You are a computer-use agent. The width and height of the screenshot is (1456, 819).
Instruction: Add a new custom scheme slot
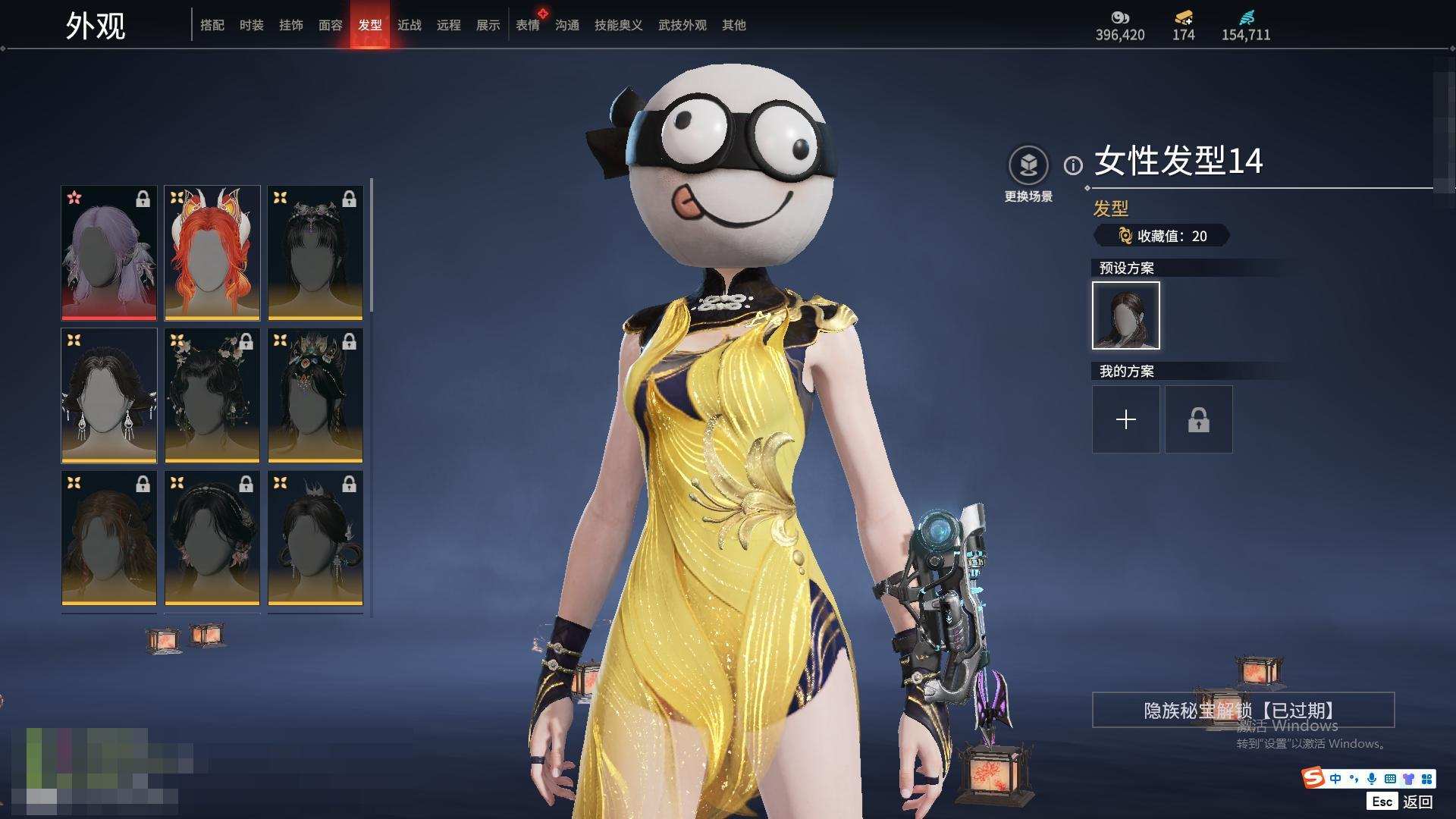pos(1125,419)
